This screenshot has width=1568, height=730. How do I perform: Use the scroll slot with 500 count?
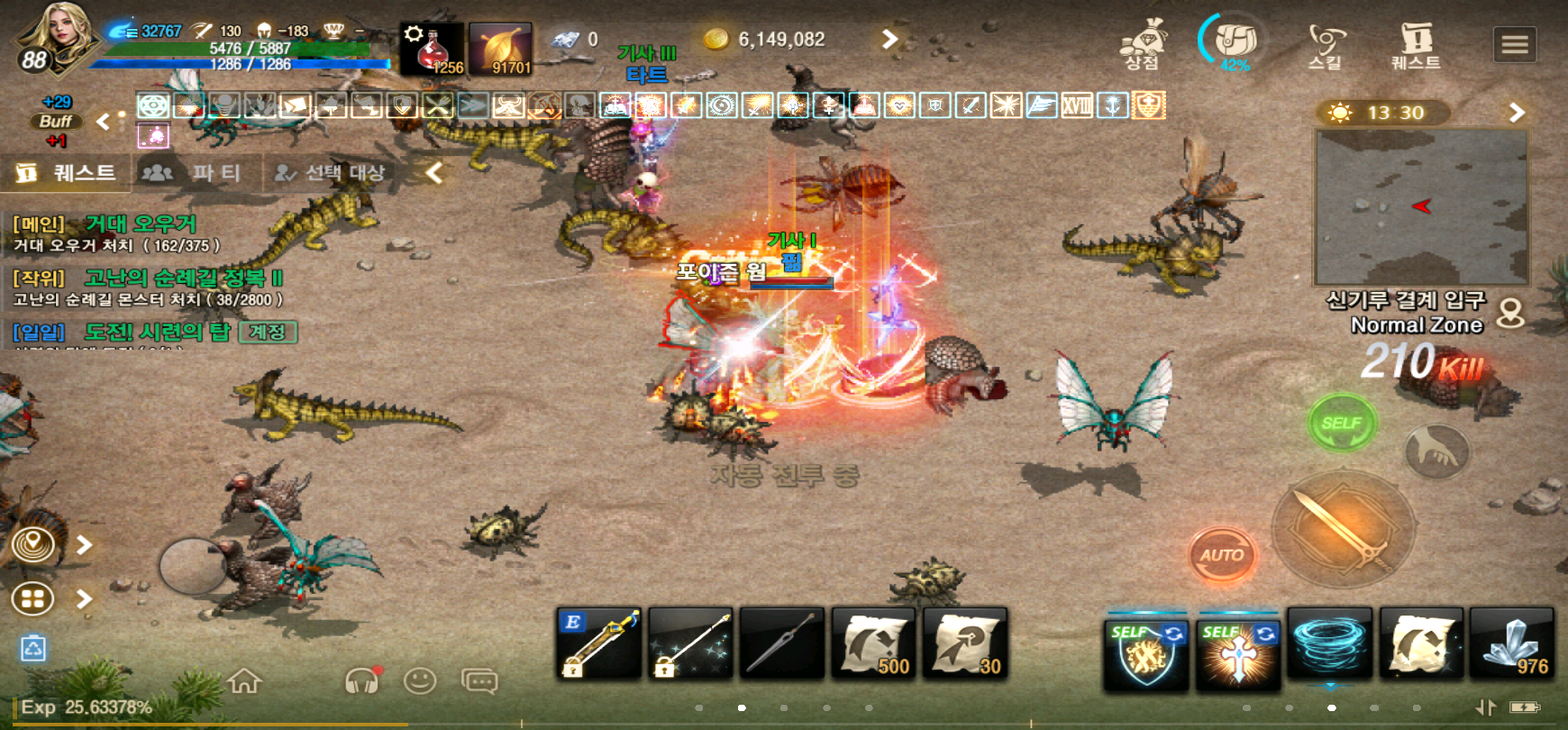pos(873,643)
